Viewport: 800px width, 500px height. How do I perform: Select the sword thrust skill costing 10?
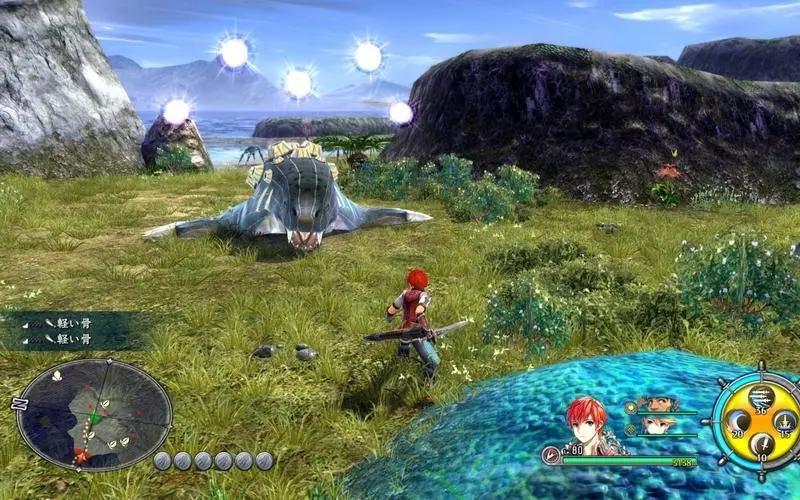pyautogui.click(x=760, y=445)
